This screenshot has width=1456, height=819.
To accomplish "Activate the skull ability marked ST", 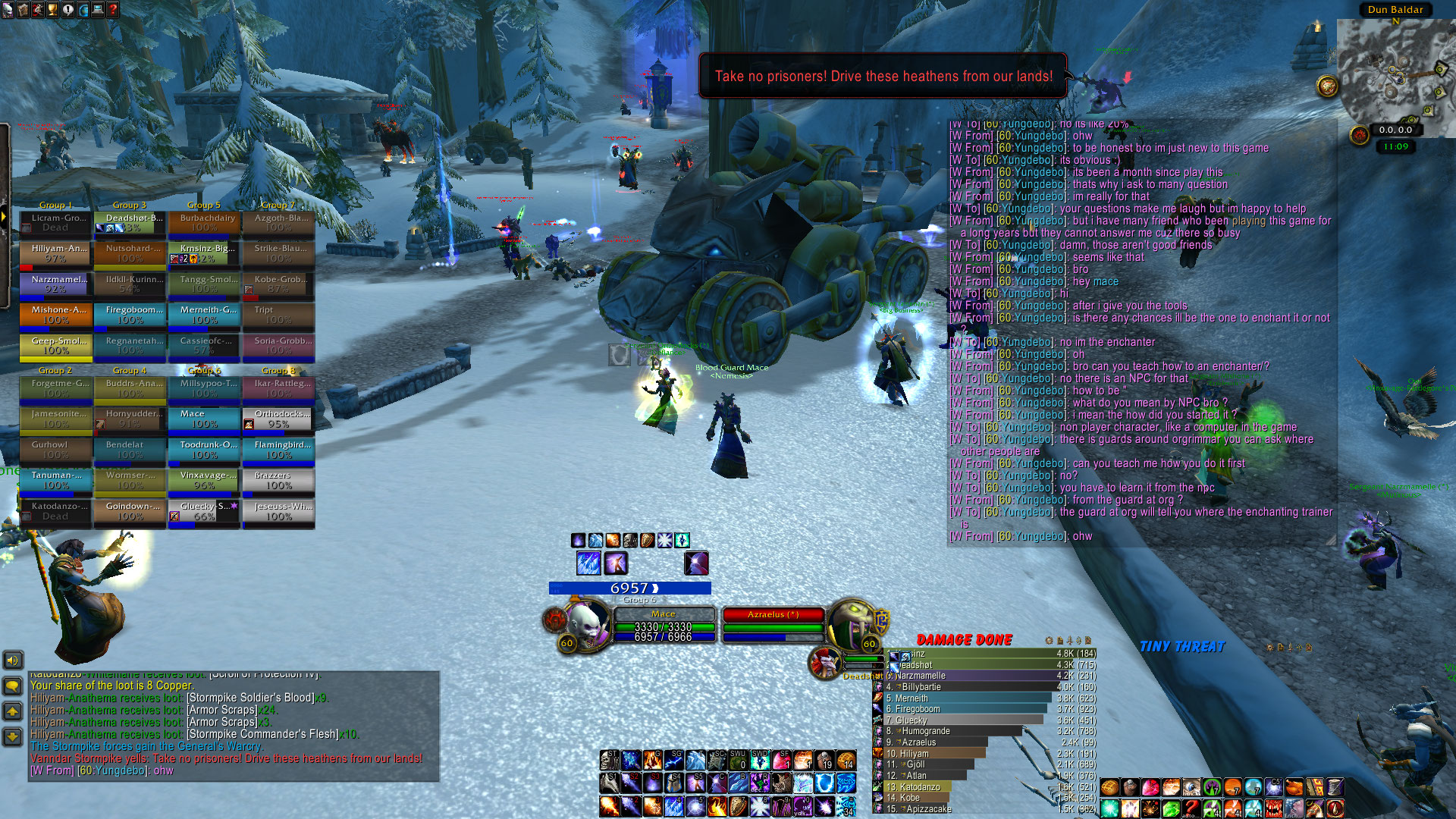I will 609,760.
